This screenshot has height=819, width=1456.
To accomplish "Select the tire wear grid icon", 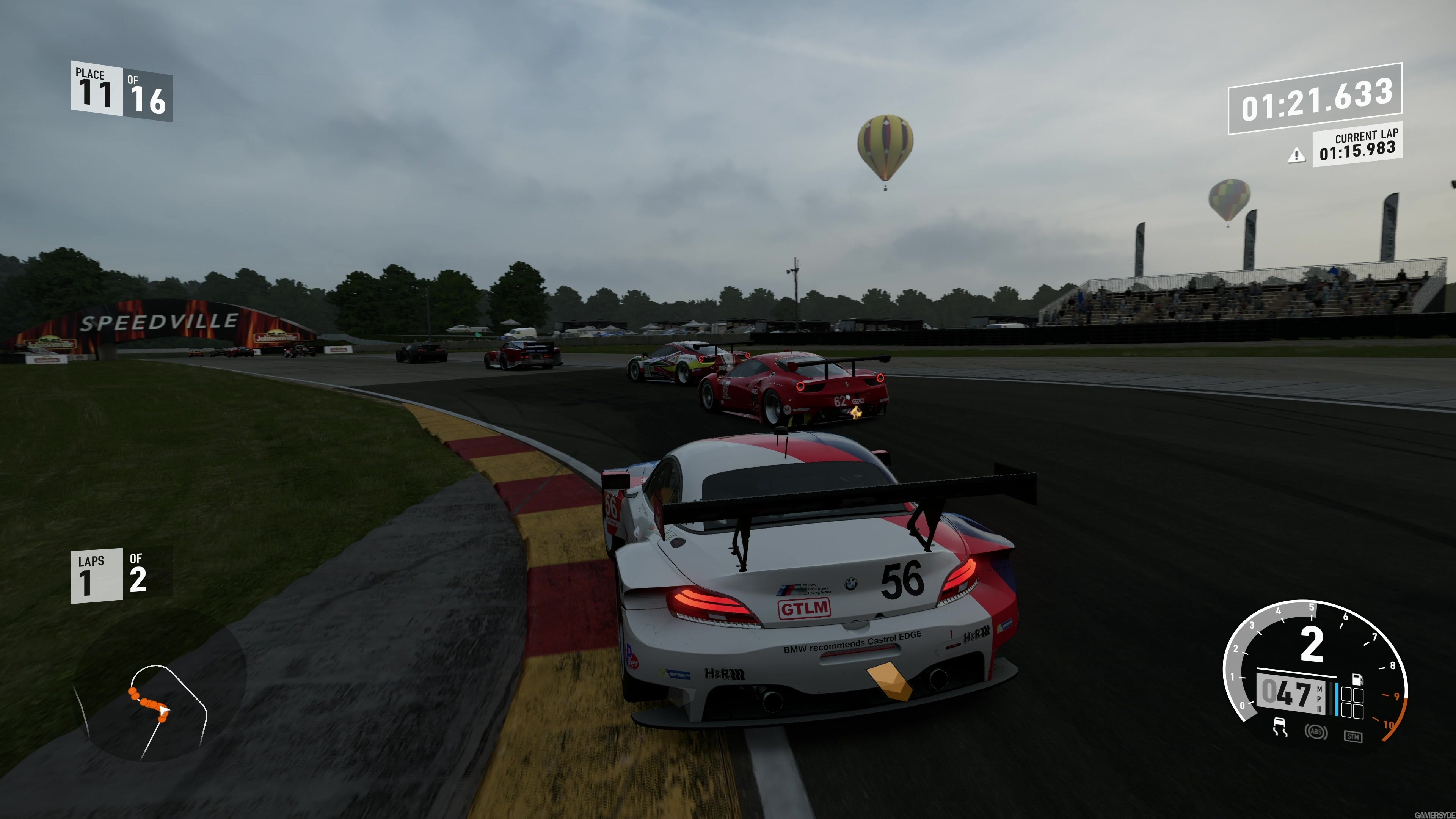I will (1352, 704).
